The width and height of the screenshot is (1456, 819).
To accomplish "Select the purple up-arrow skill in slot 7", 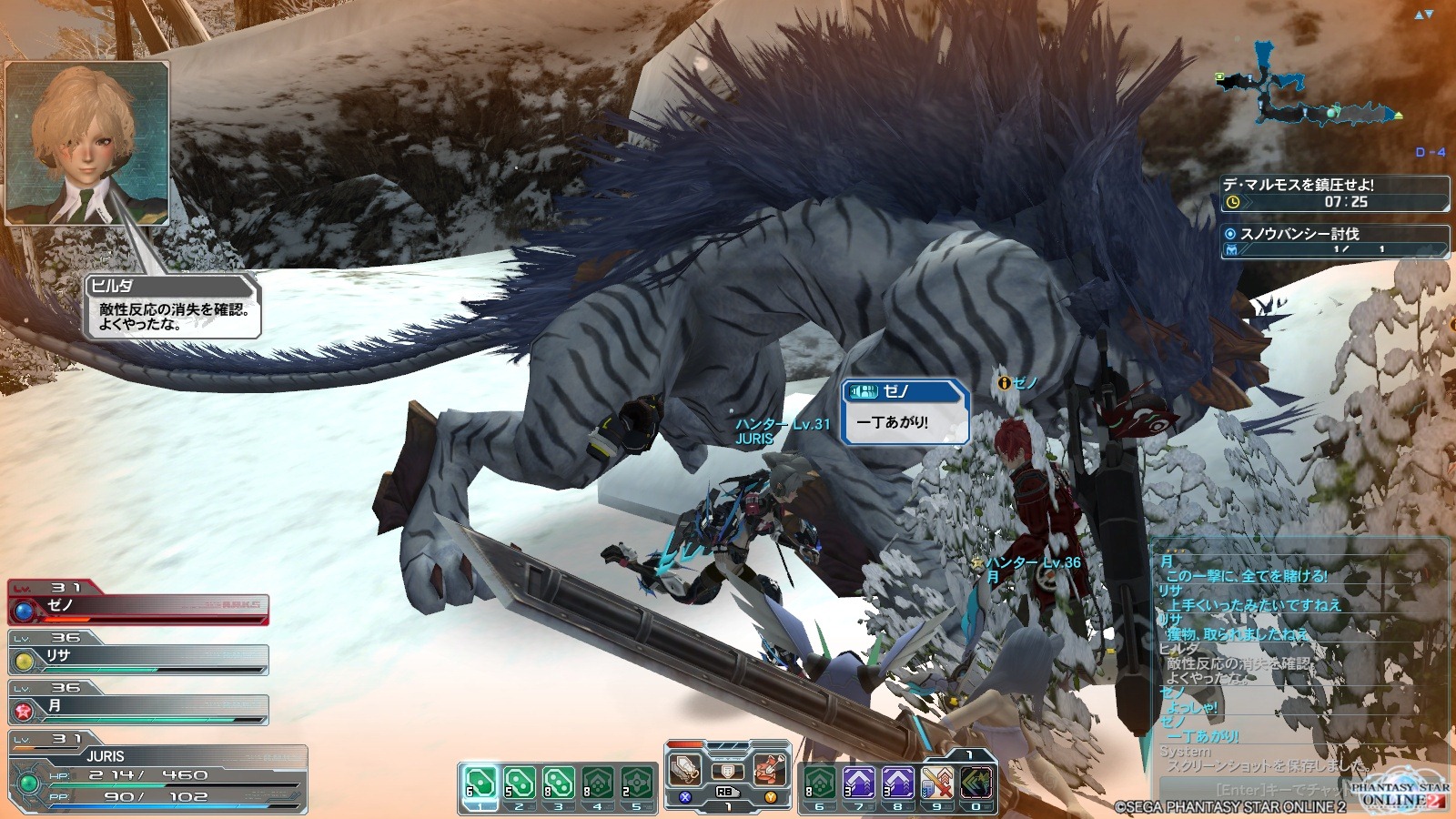I will point(857,784).
